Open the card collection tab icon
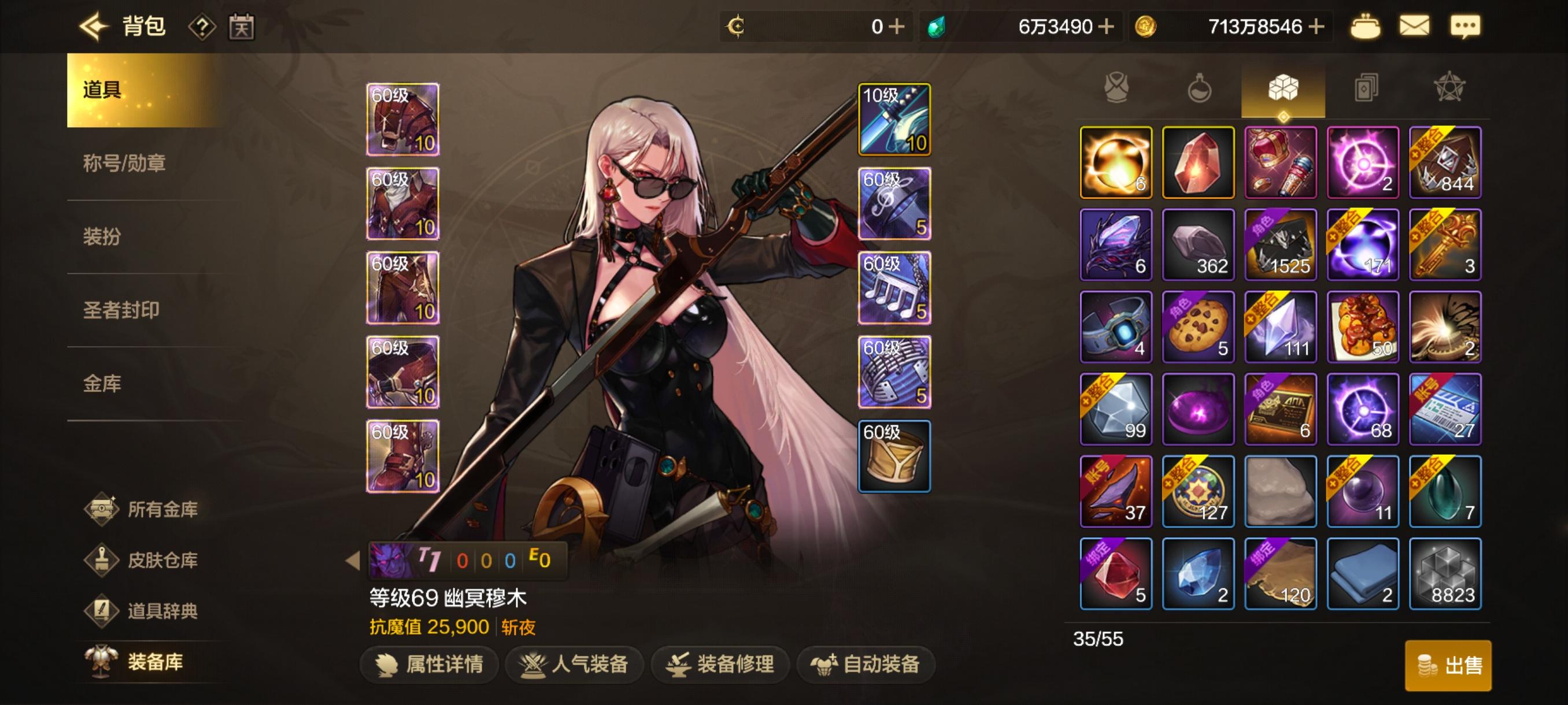The image size is (1568, 705). (x=1365, y=88)
